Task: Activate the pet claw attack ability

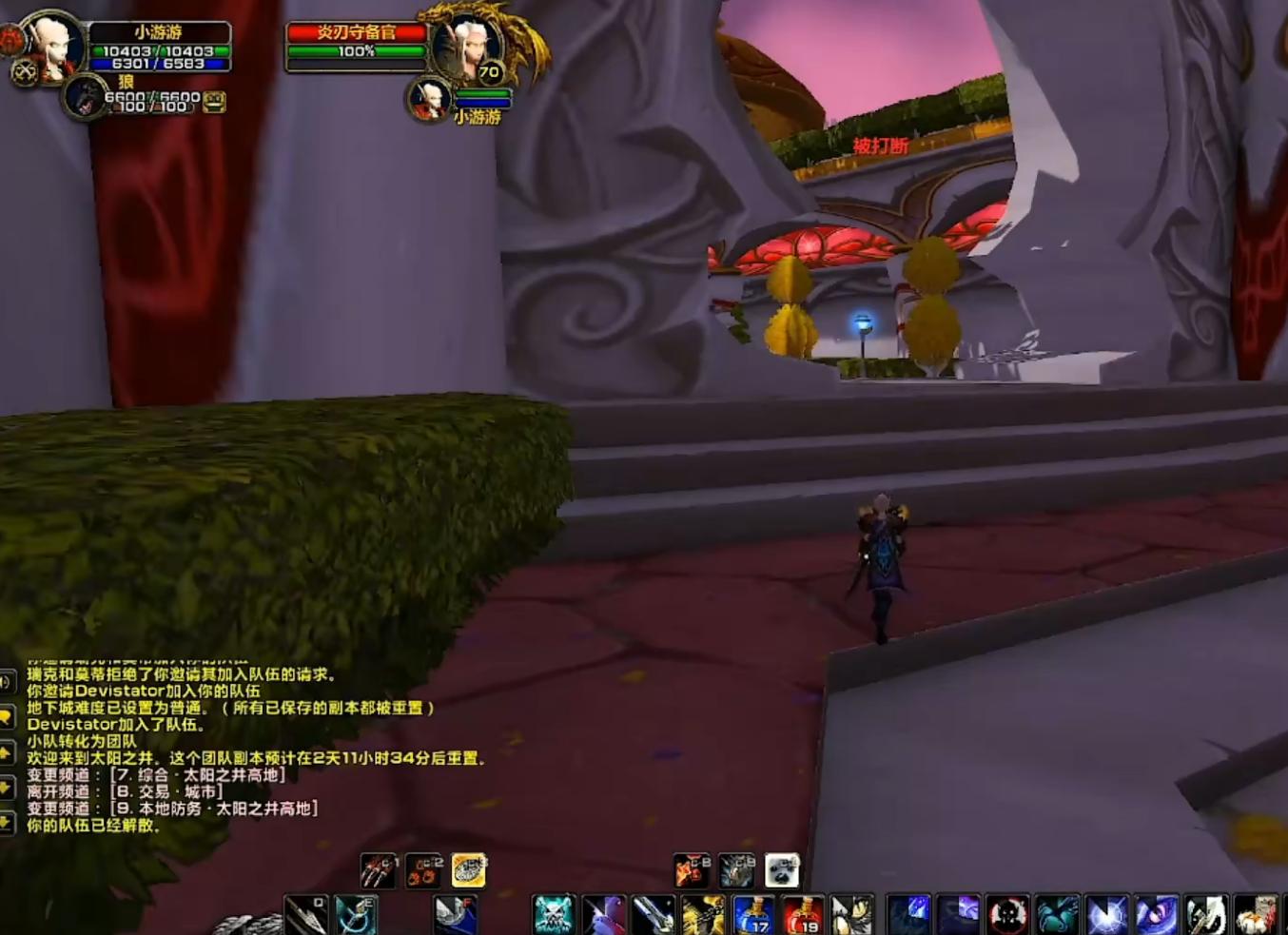Action: (379, 870)
